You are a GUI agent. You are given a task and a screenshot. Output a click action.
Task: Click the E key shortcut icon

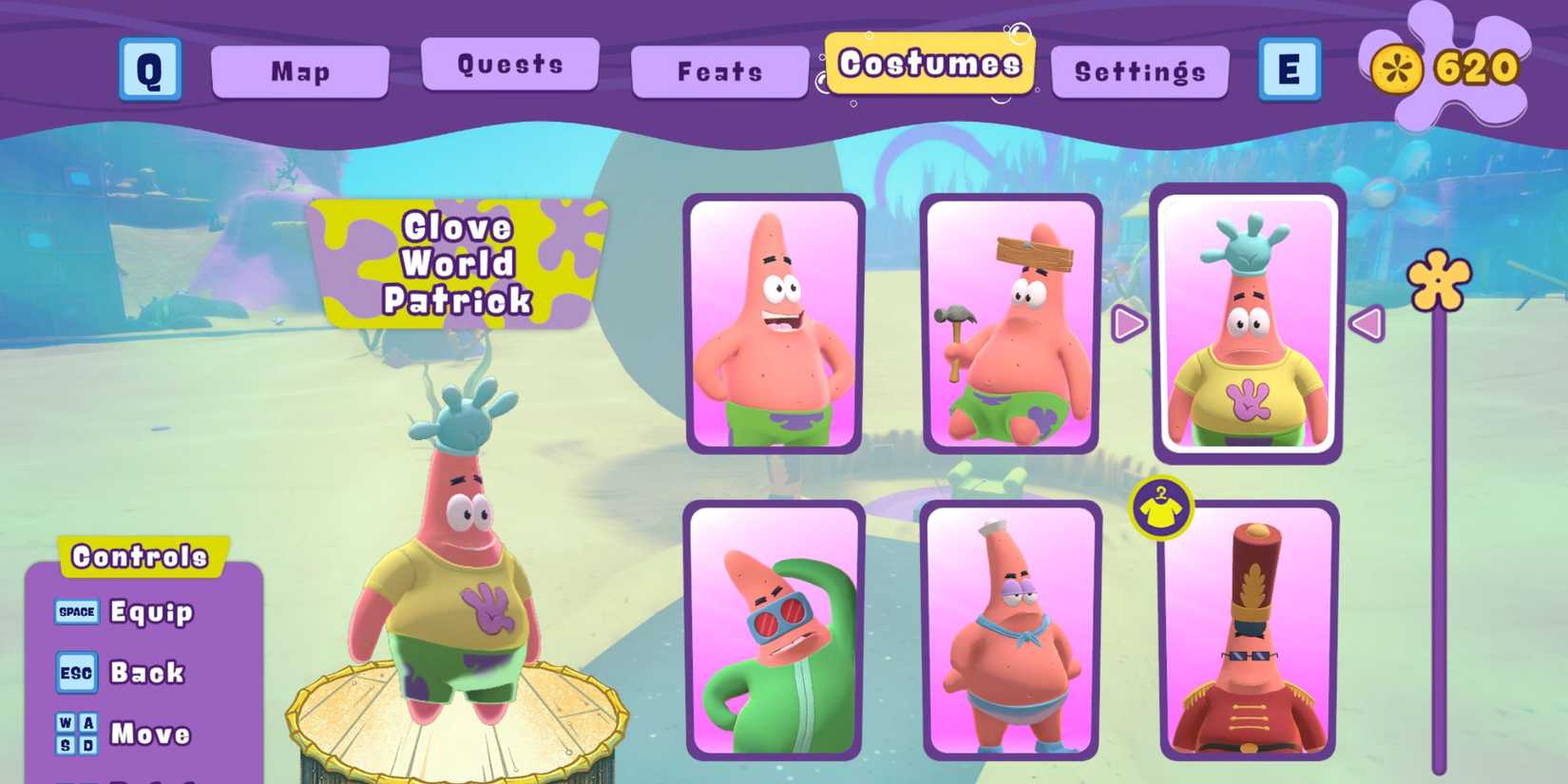pyautogui.click(x=1290, y=70)
